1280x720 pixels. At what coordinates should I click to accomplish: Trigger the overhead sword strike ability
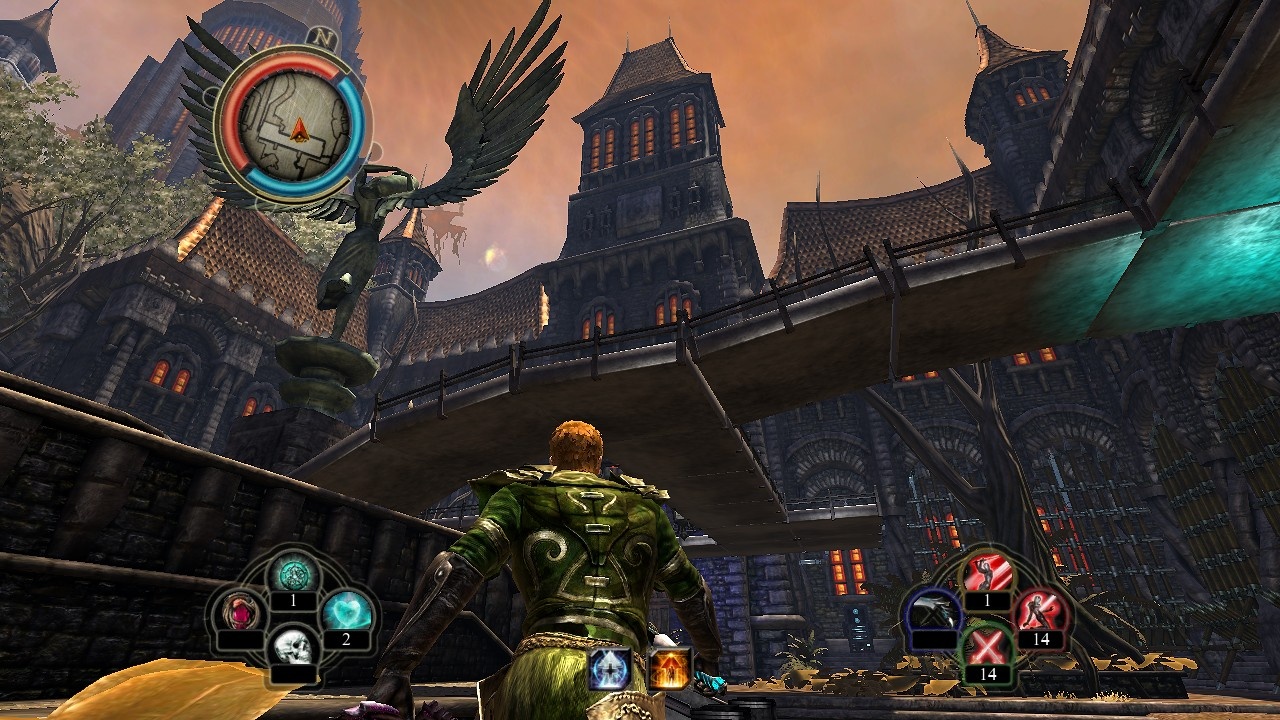pos(987,574)
